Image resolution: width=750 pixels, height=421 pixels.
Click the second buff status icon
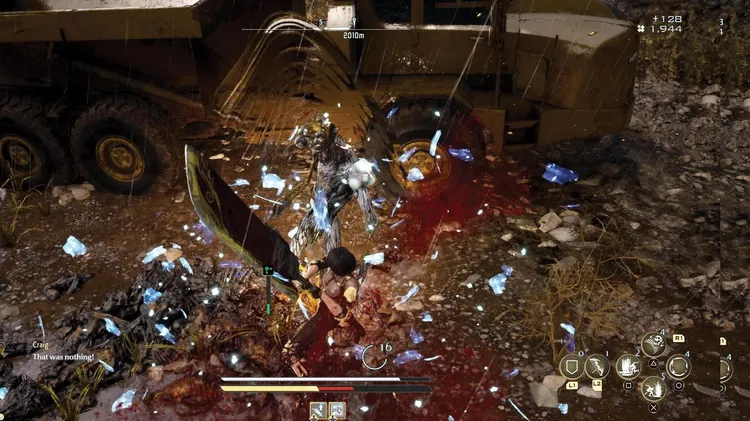337,410
